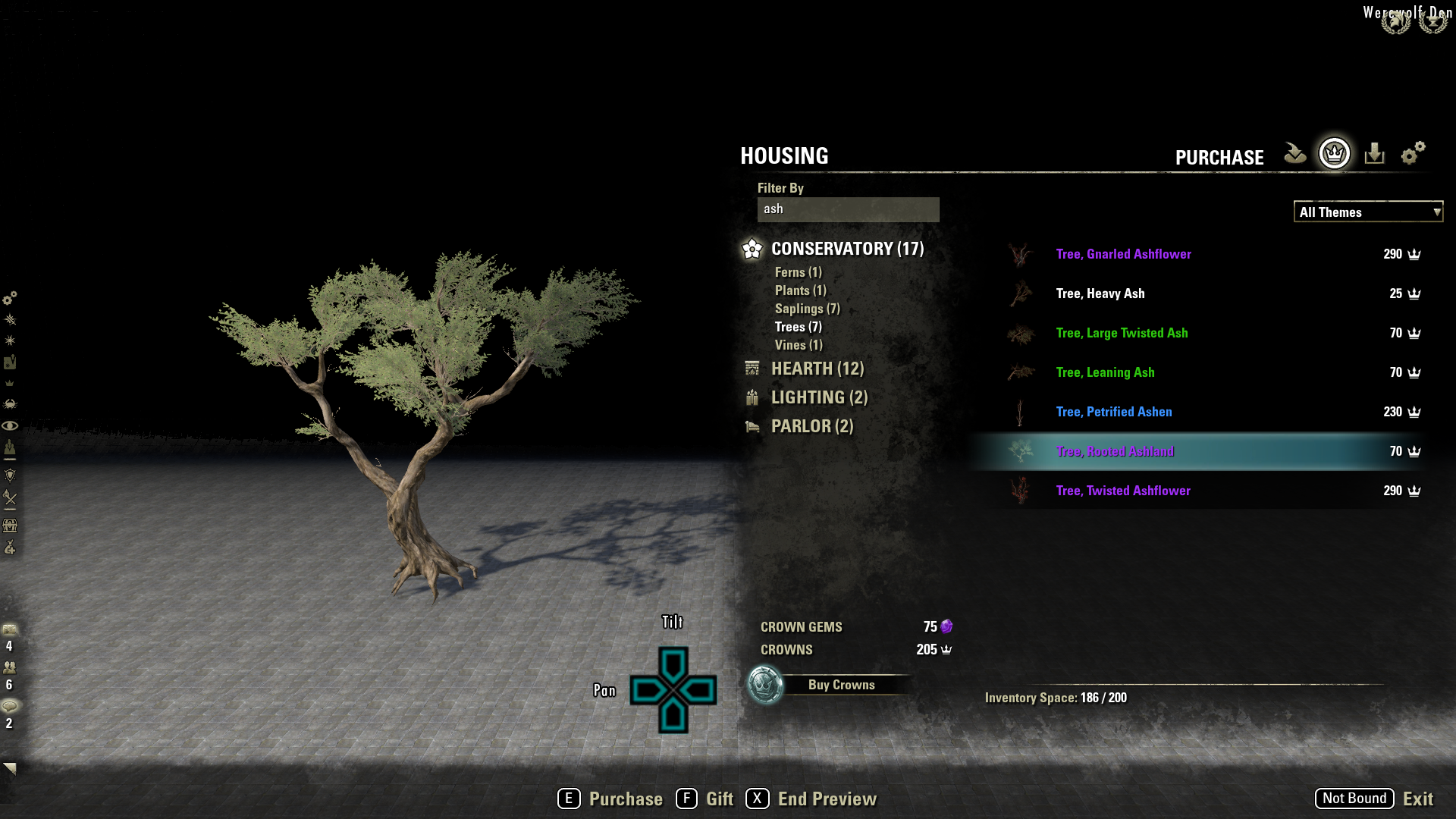Click the gear icon at the sidebar top
Image resolution: width=1456 pixels, height=819 pixels.
pyautogui.click(x=10, y=299)
